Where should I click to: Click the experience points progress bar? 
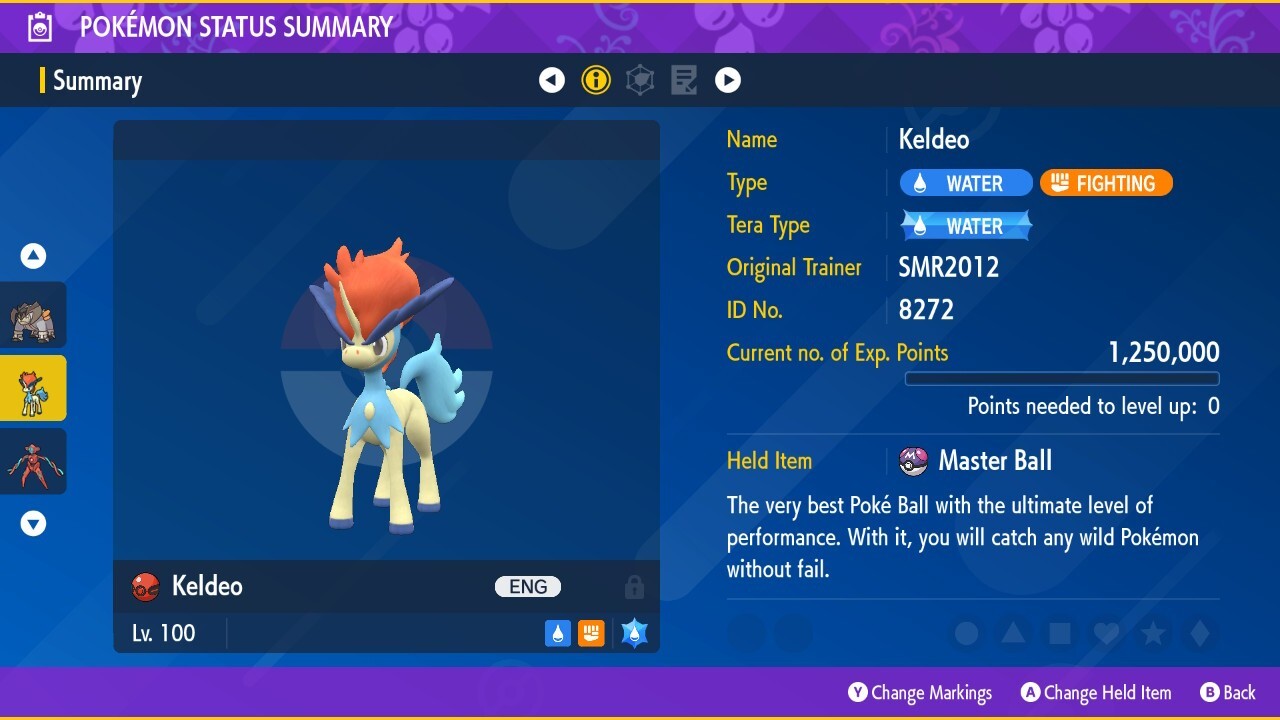[x=1061, y=378]
